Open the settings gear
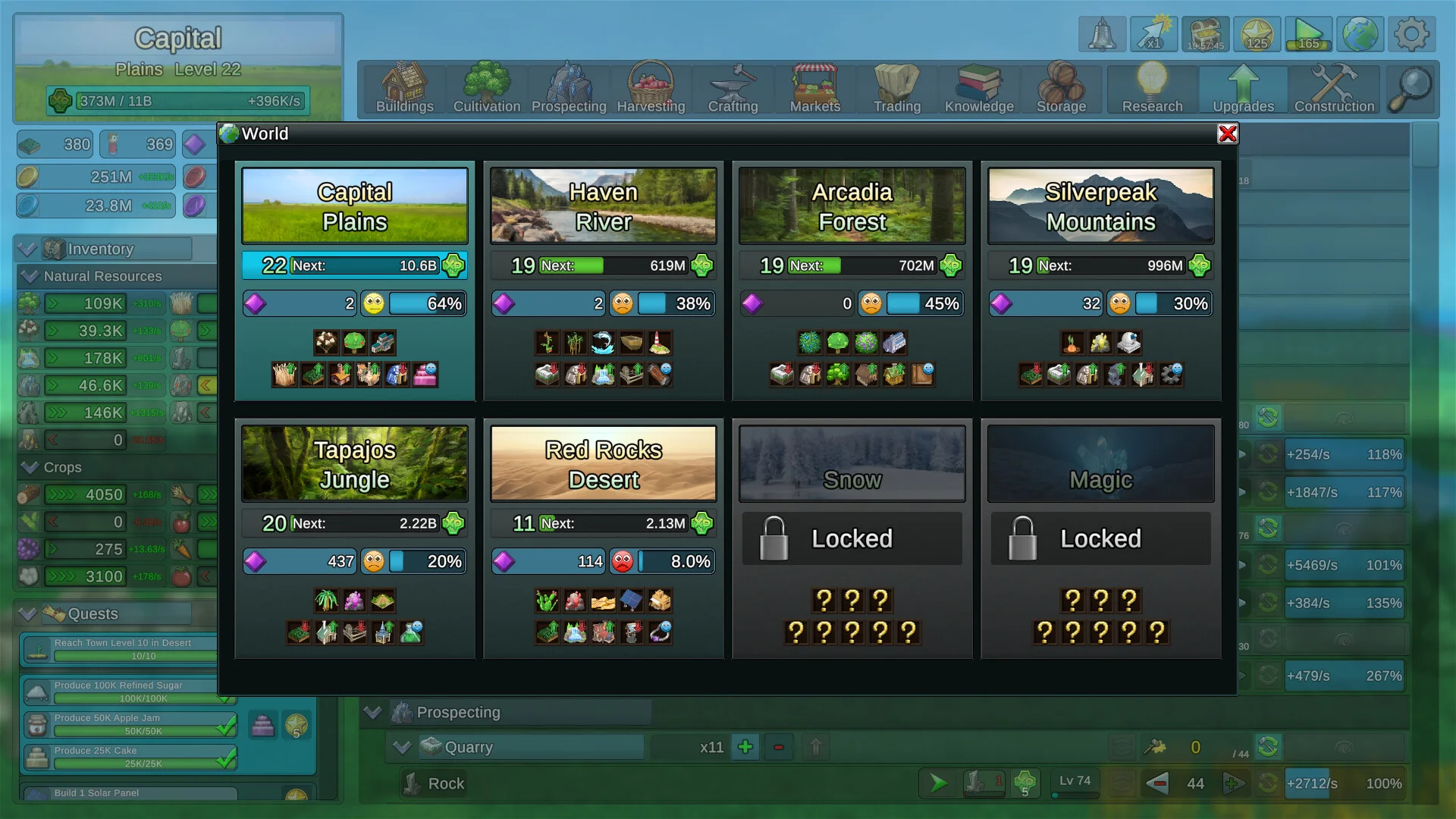This screenshot has width=1456, height=819. point(1411,35)
